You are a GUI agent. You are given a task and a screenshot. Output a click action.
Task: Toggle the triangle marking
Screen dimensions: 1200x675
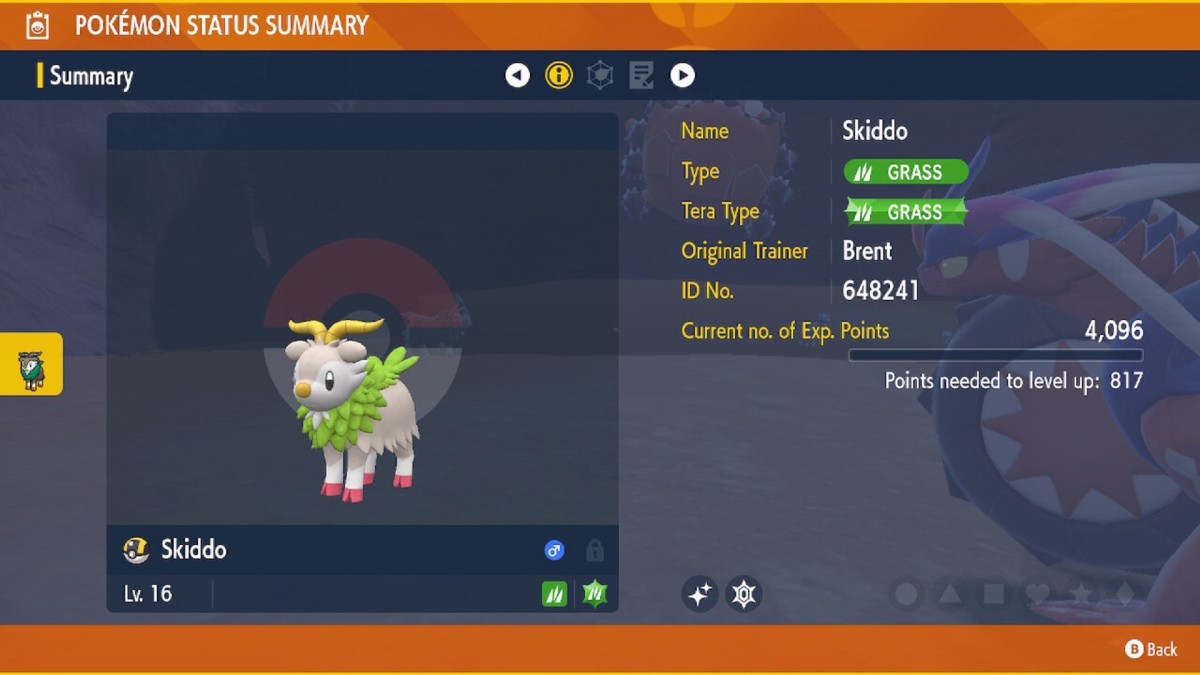(x=950, y=595)
